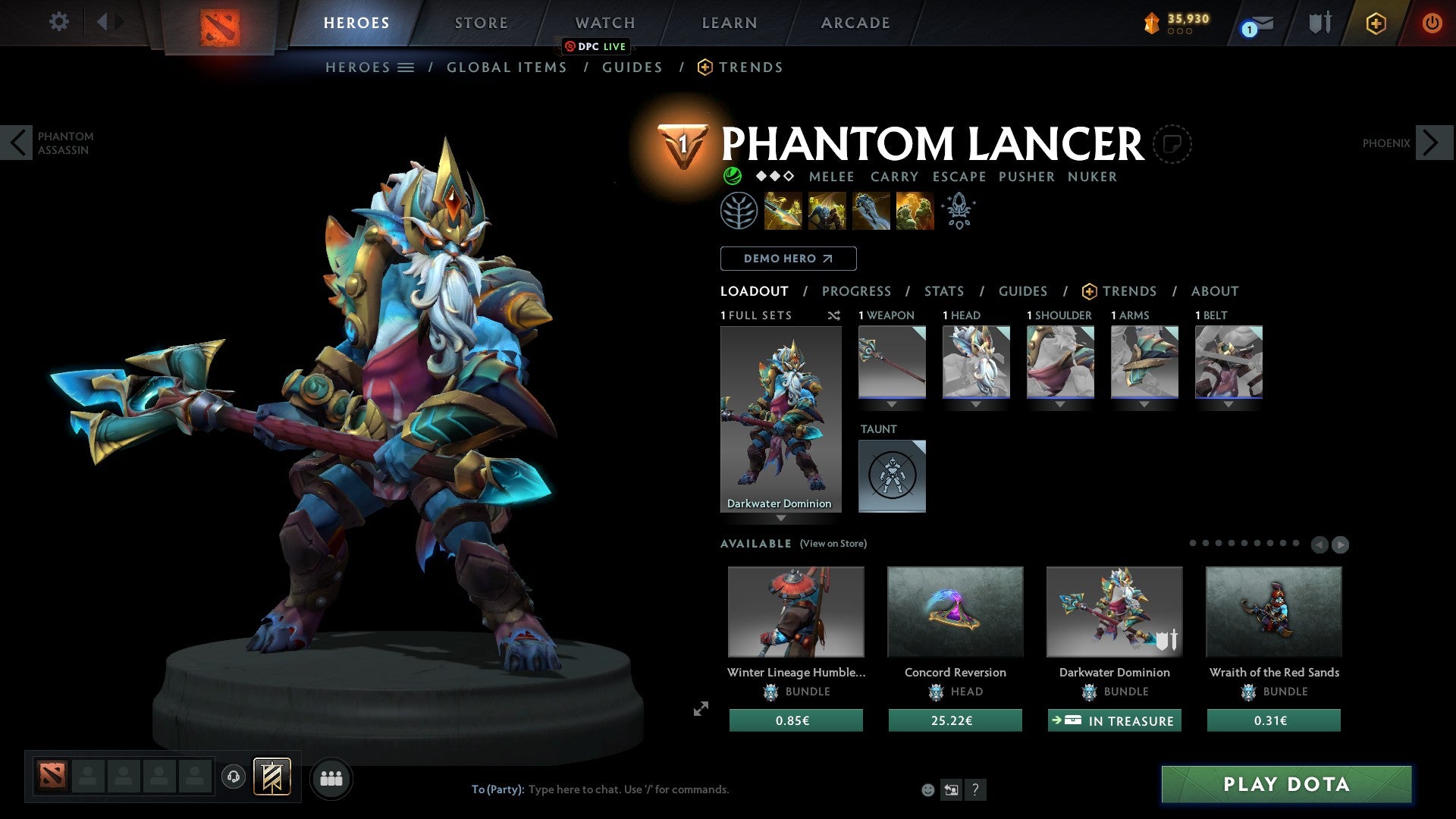Click the DEMO HERO button
The height and width of the screenshot is (819, 1456).
click(x=788, y=259)
